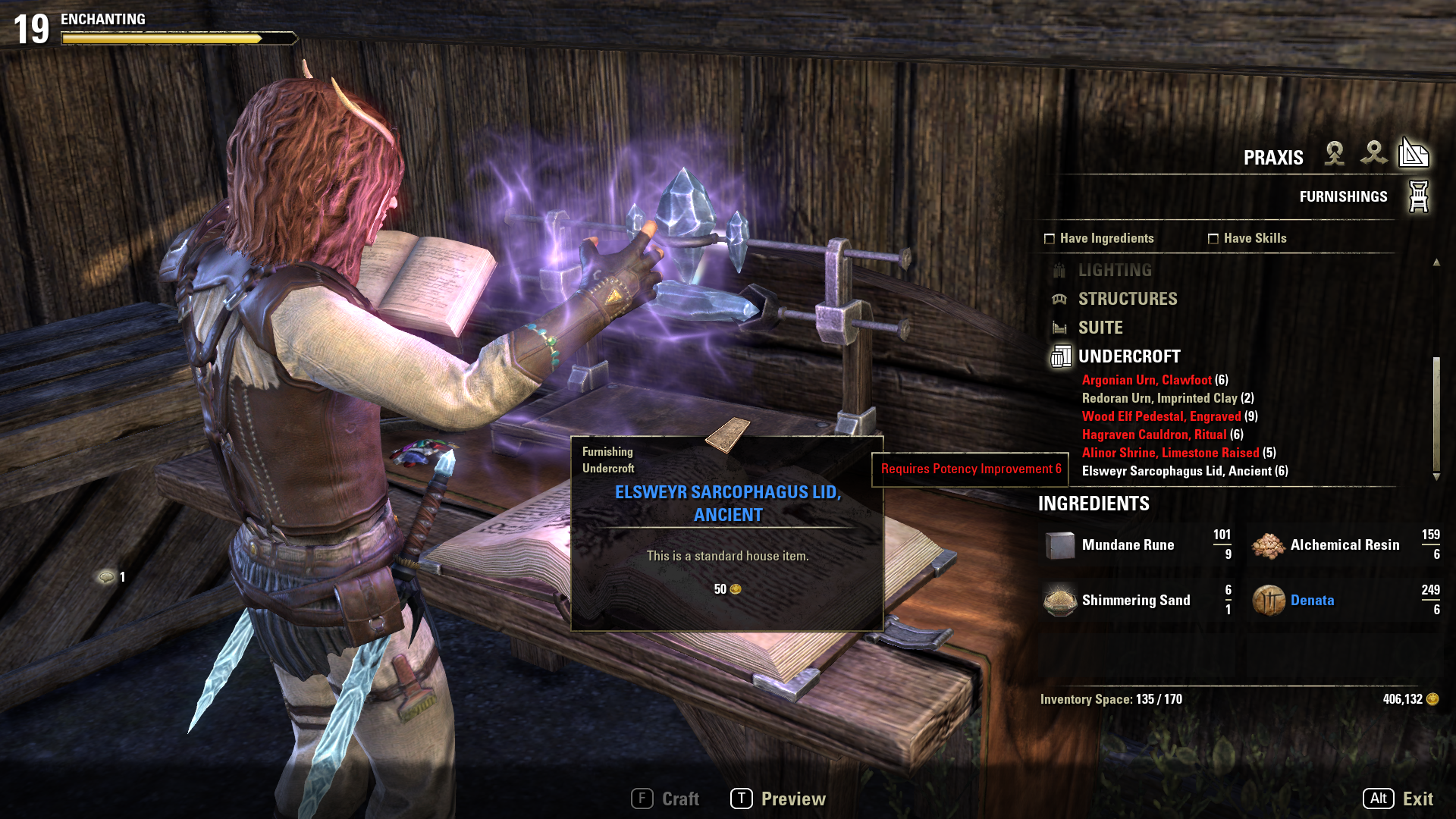Screen dimensions: 1456x819
Task: Enable the Have Skills filter checkbox
Action: pyautogui.click(x=1213, y=239)
